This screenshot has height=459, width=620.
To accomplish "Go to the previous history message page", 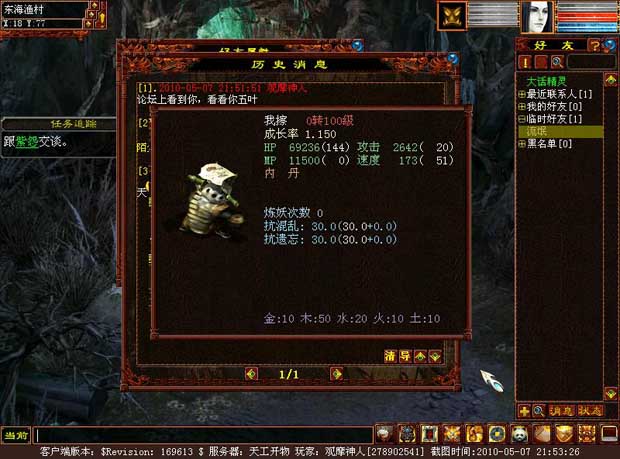I will (250, 374).
